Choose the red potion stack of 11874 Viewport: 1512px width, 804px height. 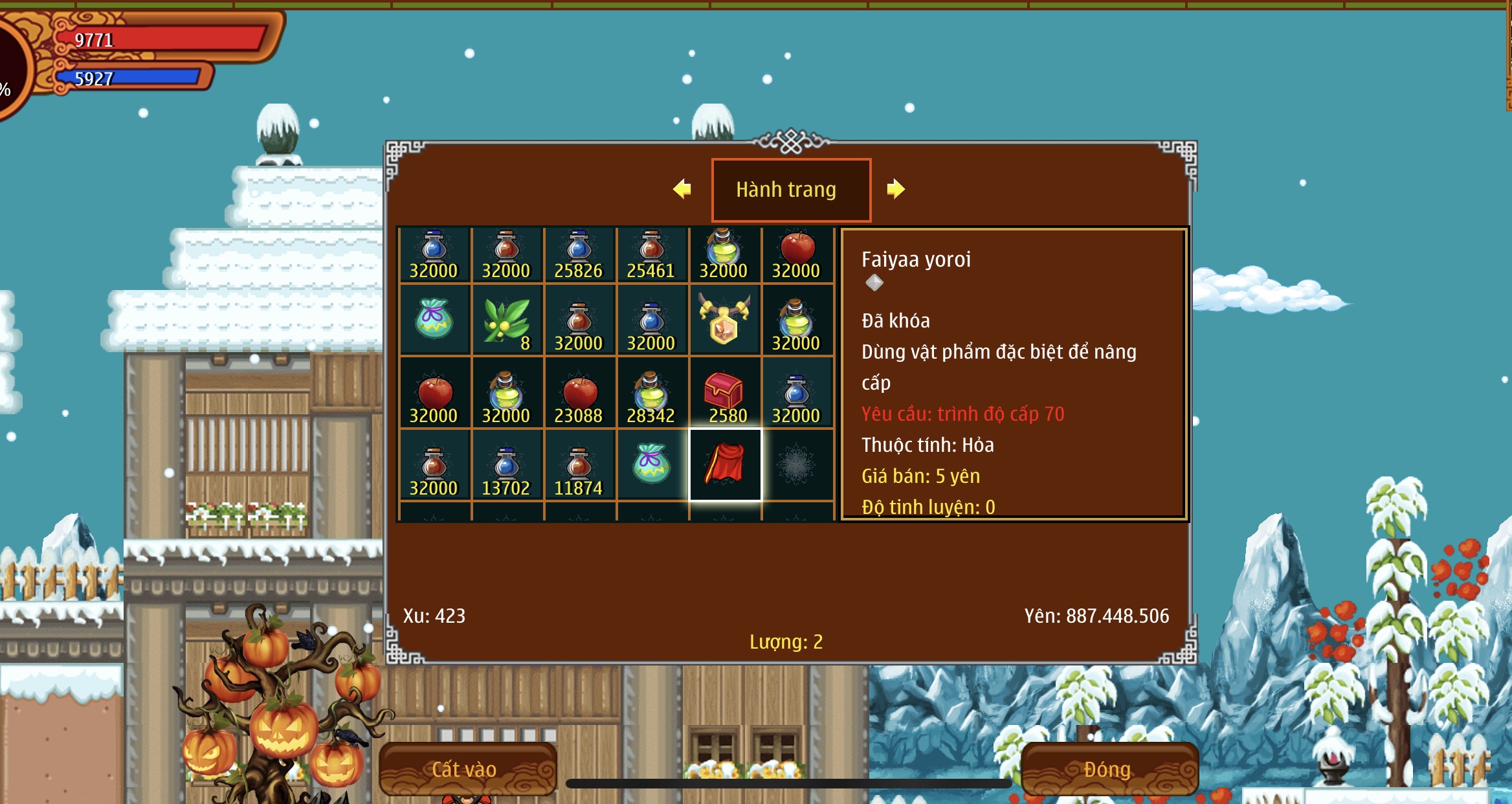pyautogui.click(x=579, y=465)
